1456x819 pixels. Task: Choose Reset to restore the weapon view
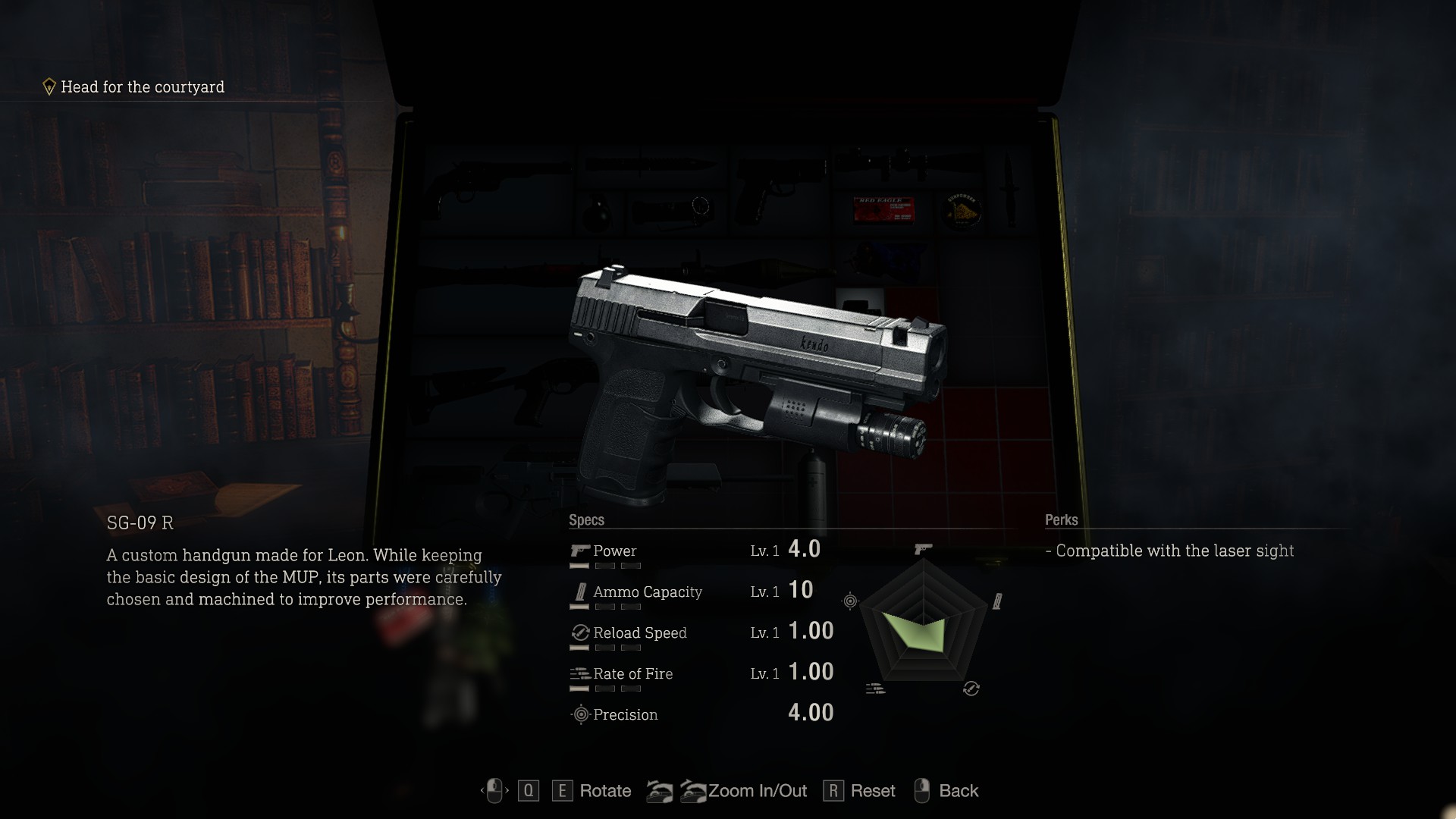872,791
